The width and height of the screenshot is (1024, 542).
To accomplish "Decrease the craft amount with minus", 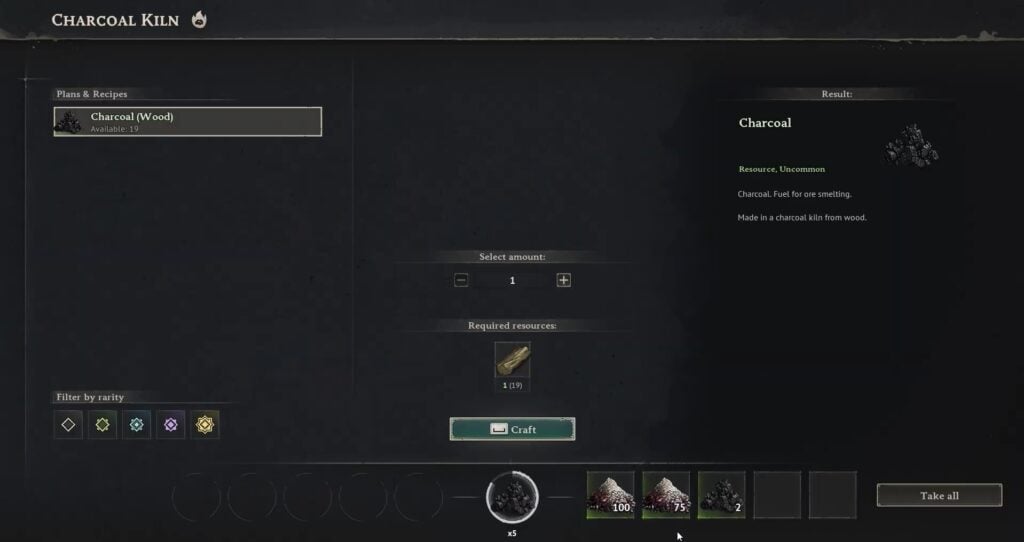I will pyautogui.click(x=461, y=280).
